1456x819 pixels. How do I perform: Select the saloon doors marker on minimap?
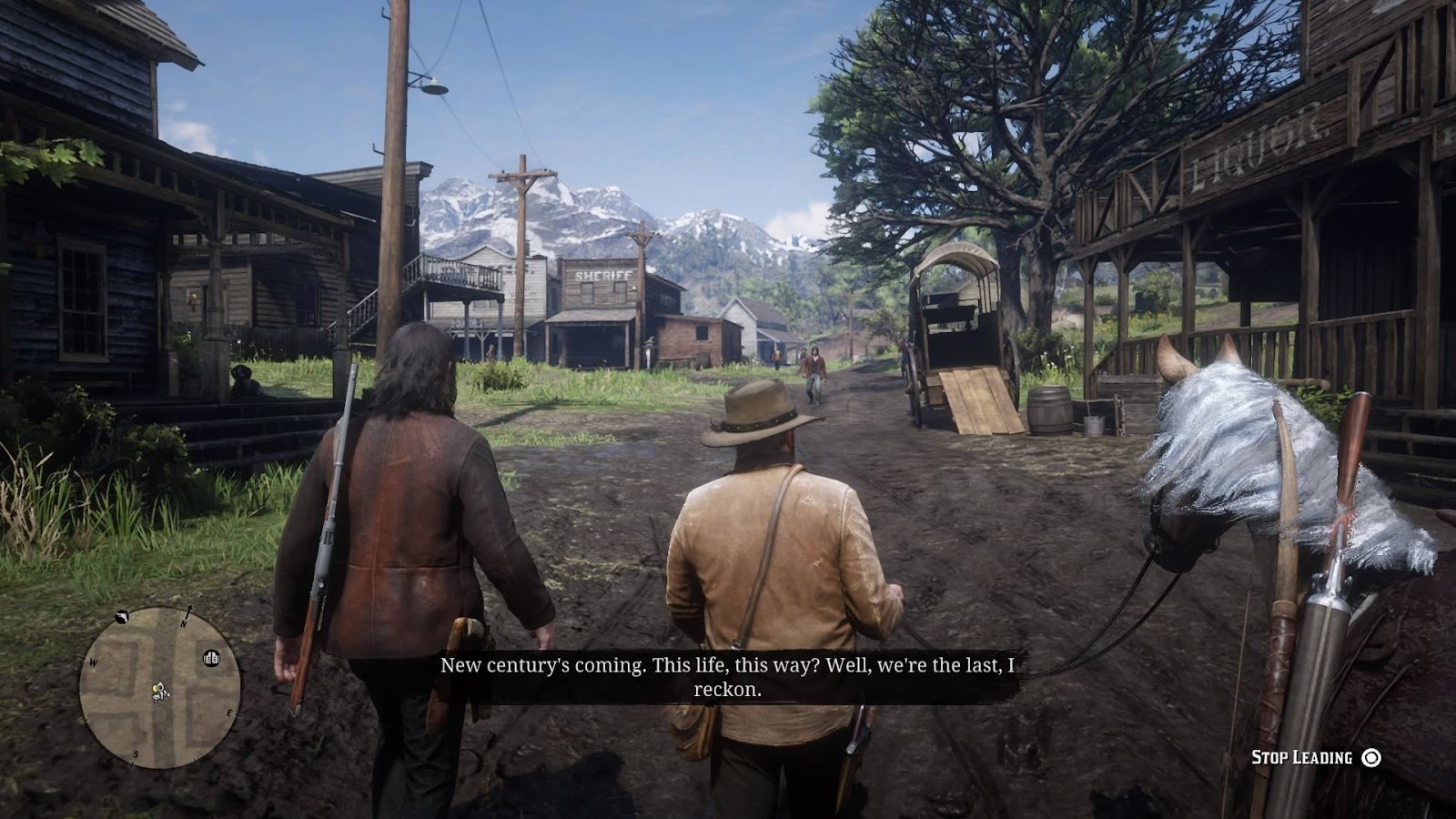point(211,657)
